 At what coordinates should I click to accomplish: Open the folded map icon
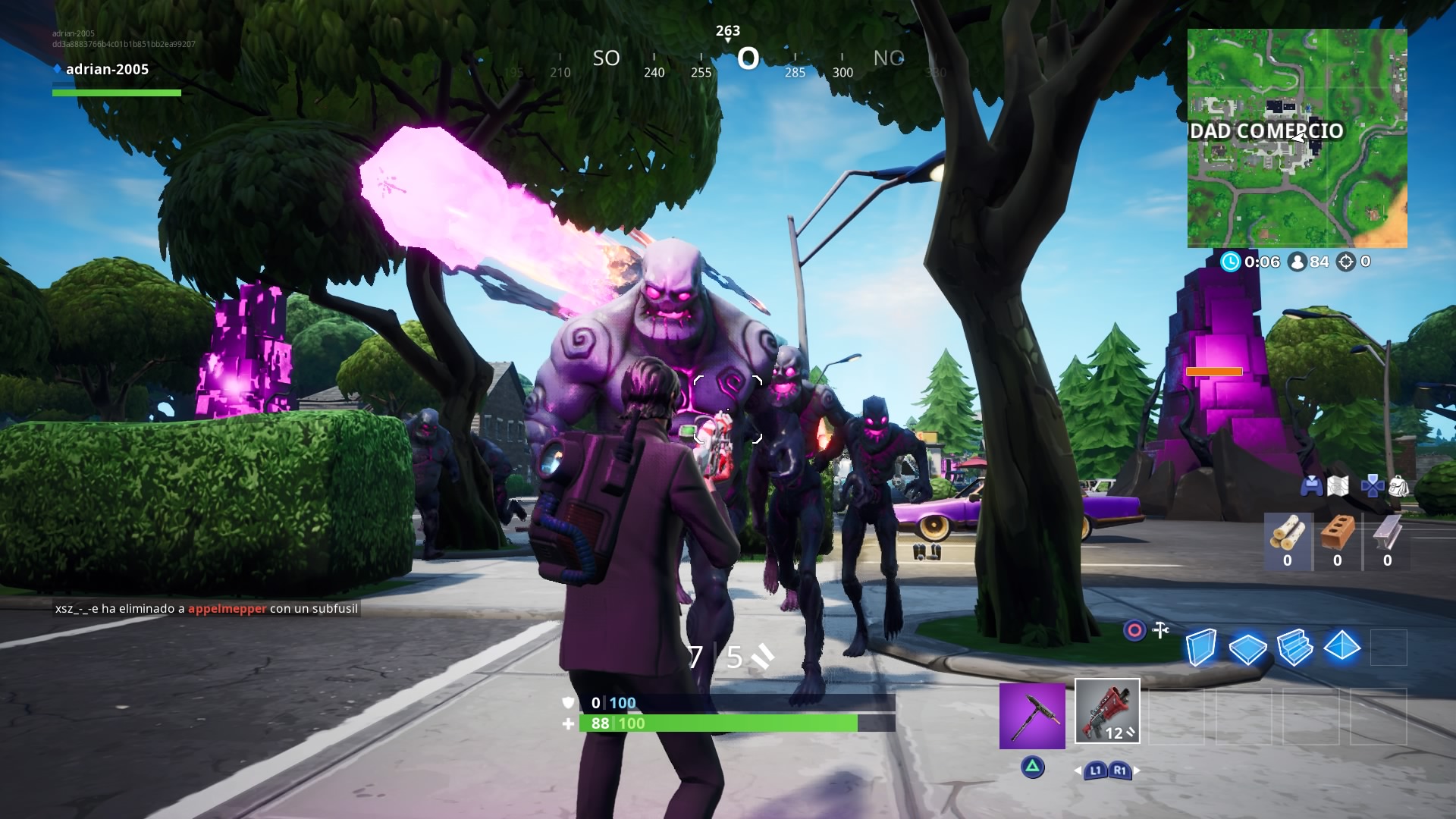click(x=1338, y=486)
